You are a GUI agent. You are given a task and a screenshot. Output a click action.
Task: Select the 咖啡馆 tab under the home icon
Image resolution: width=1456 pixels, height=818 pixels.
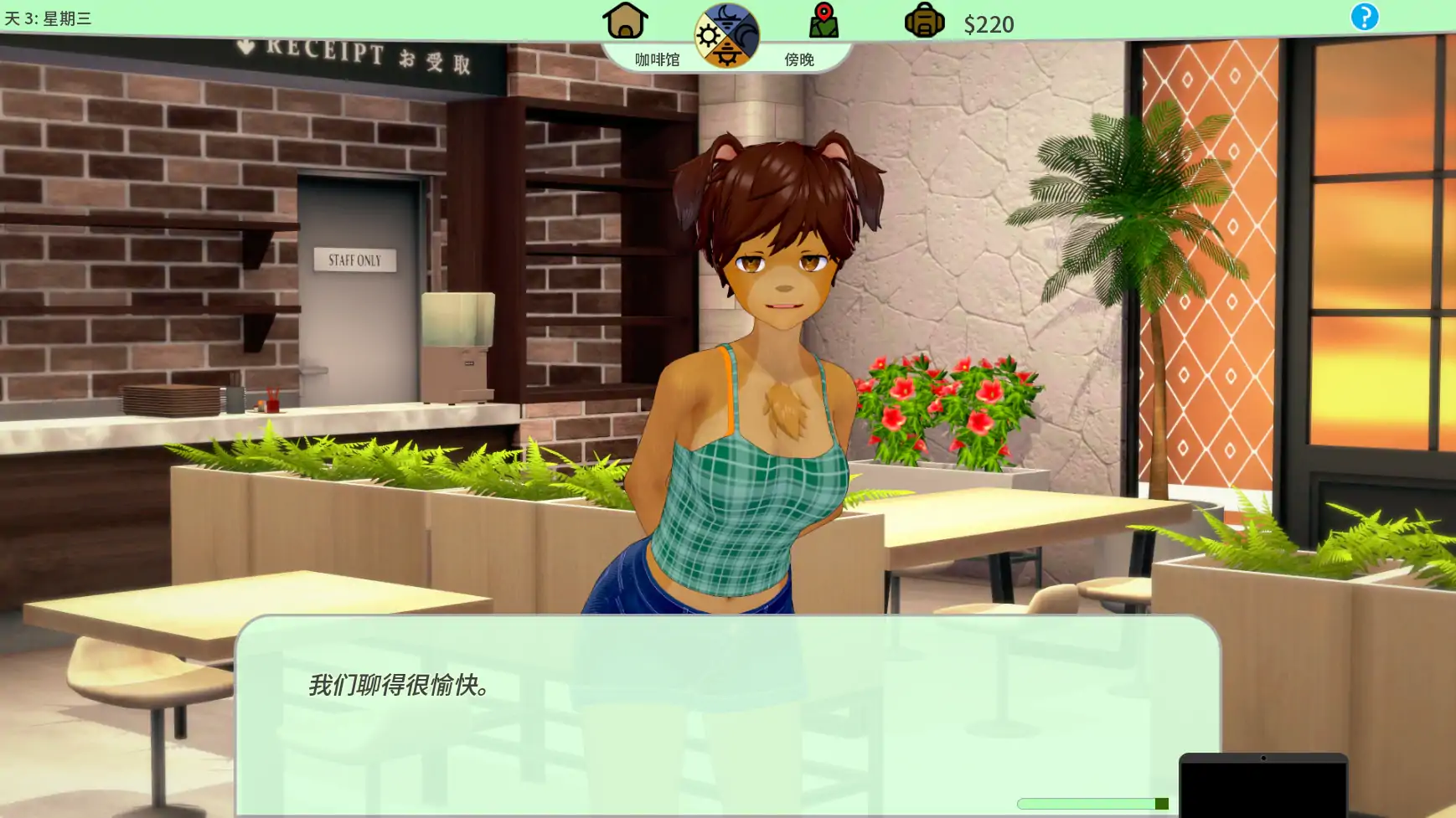click(x=658, y=59)
